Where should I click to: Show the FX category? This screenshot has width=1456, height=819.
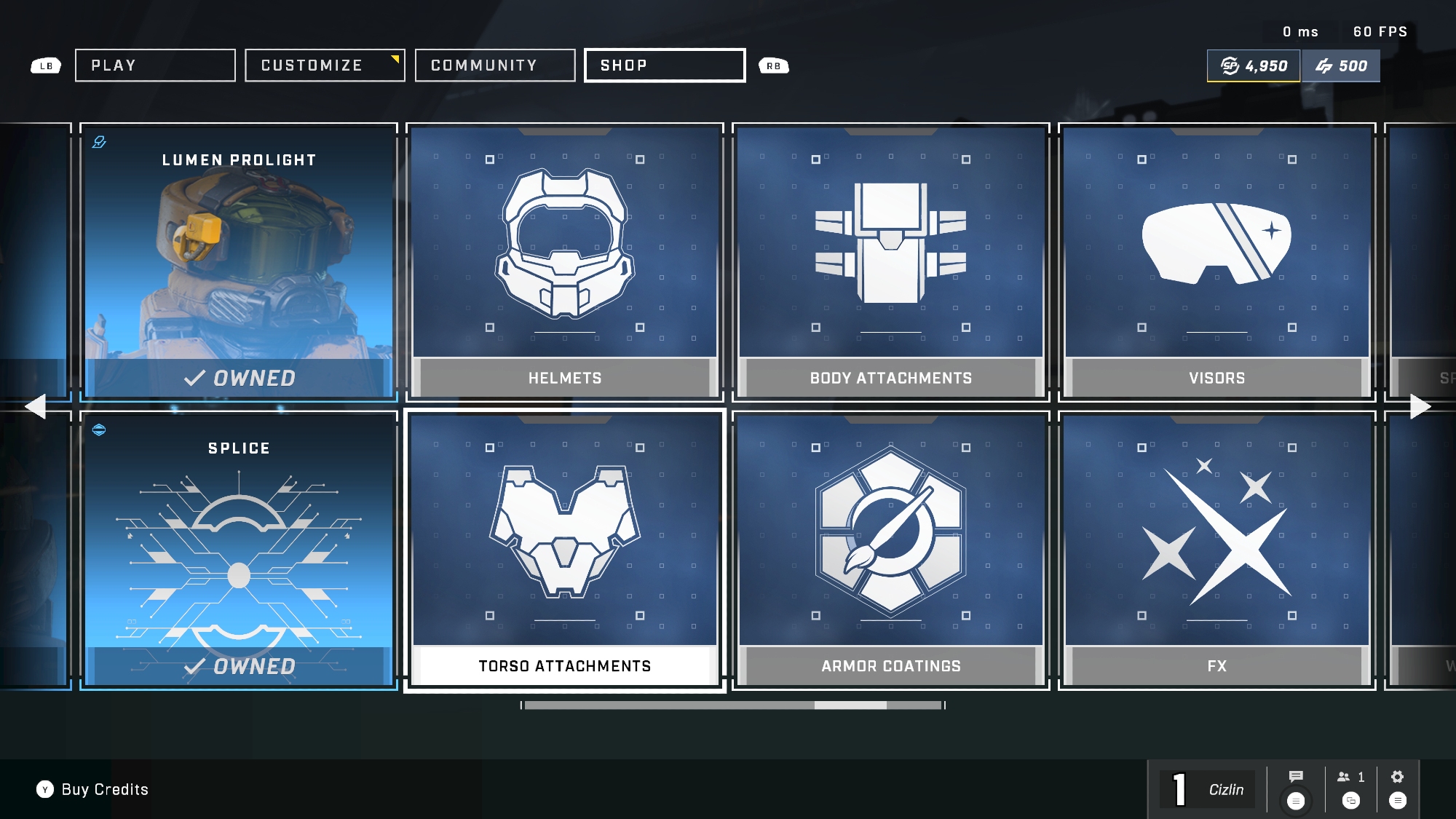1217,550
